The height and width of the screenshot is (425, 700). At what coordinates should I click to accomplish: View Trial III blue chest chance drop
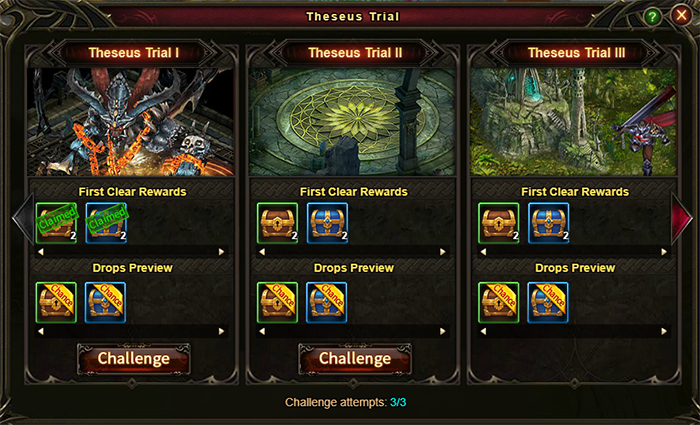tap(548, 302)
